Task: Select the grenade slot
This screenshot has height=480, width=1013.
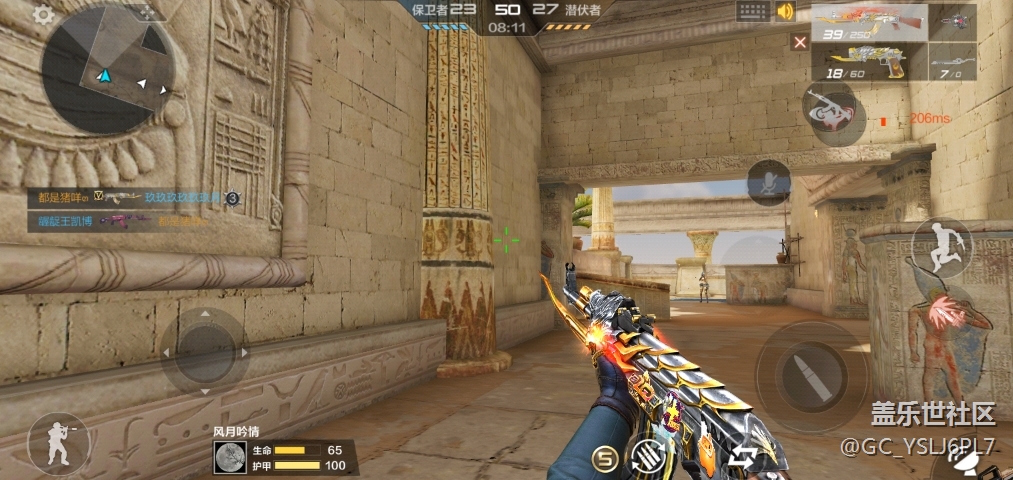Action: [x=953, y=23]
